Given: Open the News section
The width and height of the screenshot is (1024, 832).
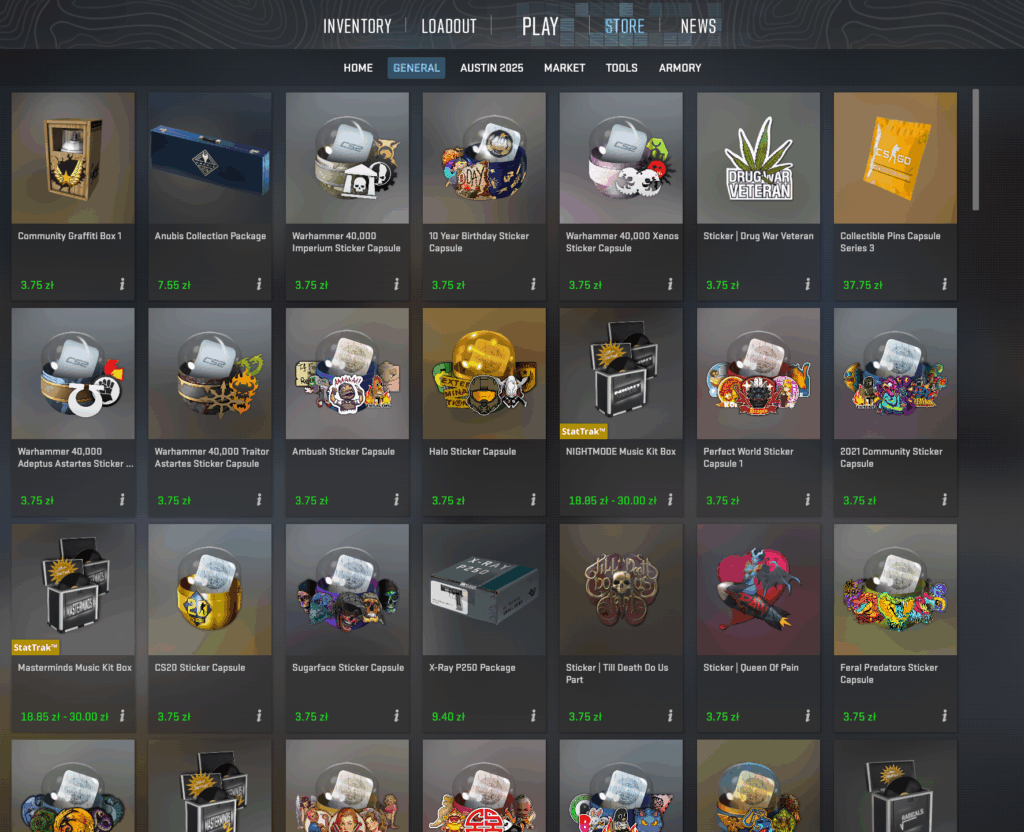Looking at the screenshot, I should [x=698, y=26].
